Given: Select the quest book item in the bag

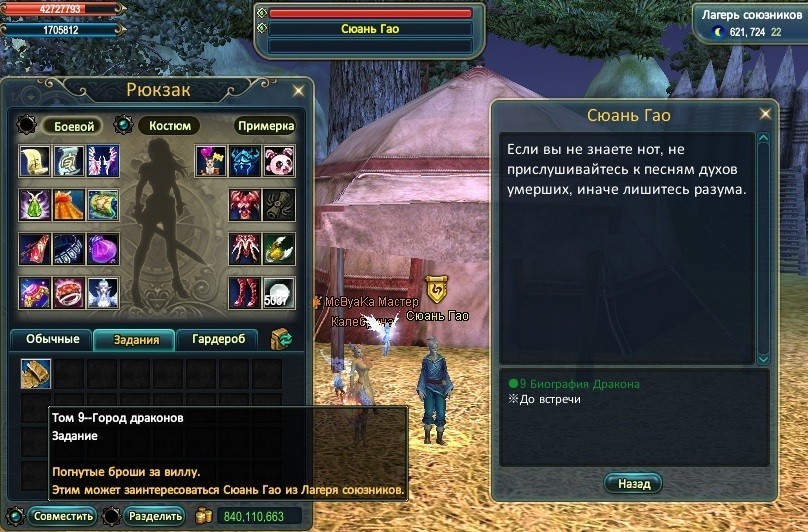Looking at the screenshot, I should pos(36,374).
